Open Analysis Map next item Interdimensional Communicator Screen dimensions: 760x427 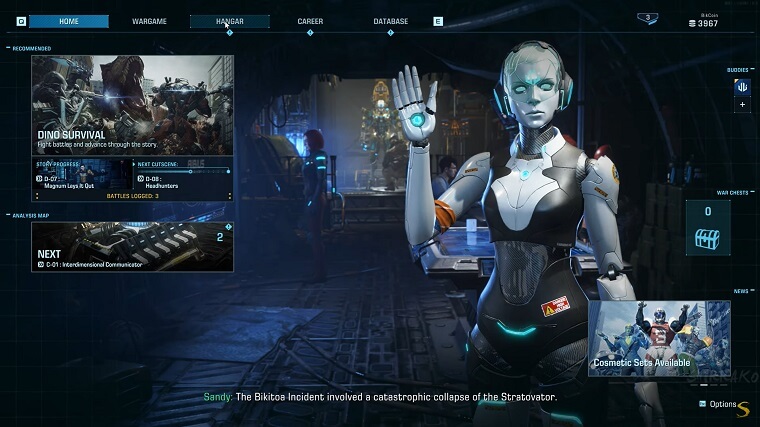pyautogui.click(x=132, y=246)
